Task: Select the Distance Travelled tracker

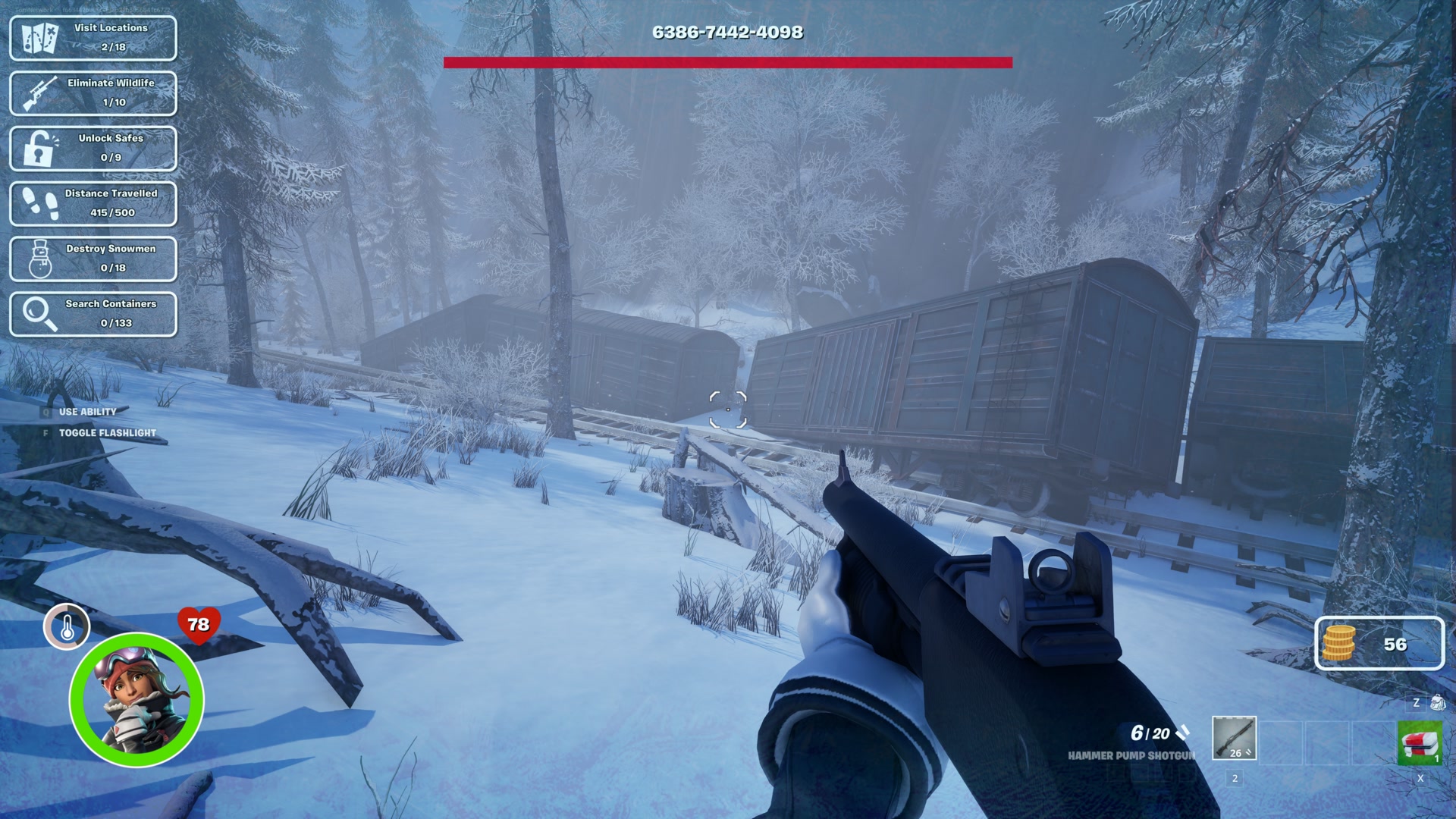Action: [x=93, y=204]
